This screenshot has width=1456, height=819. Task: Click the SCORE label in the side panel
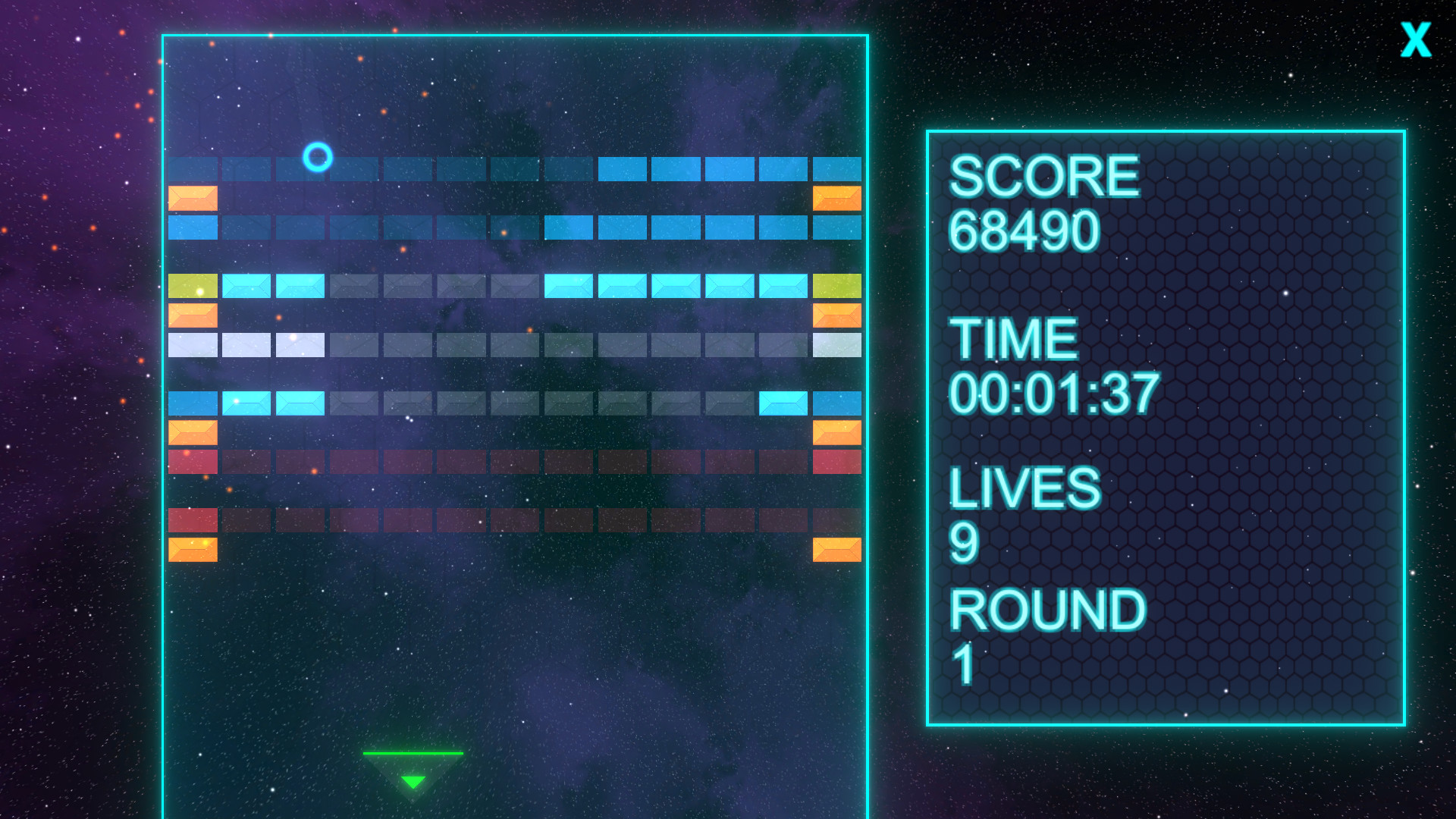coord(1045,177)
